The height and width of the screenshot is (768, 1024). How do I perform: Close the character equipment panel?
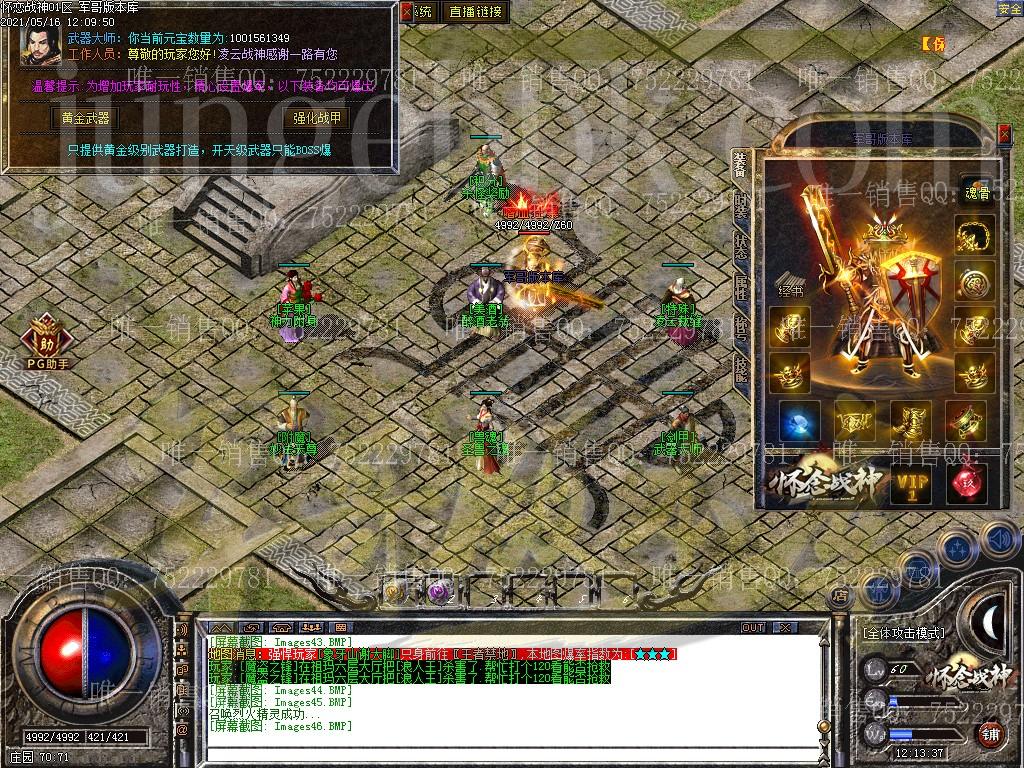point(1006,132)
